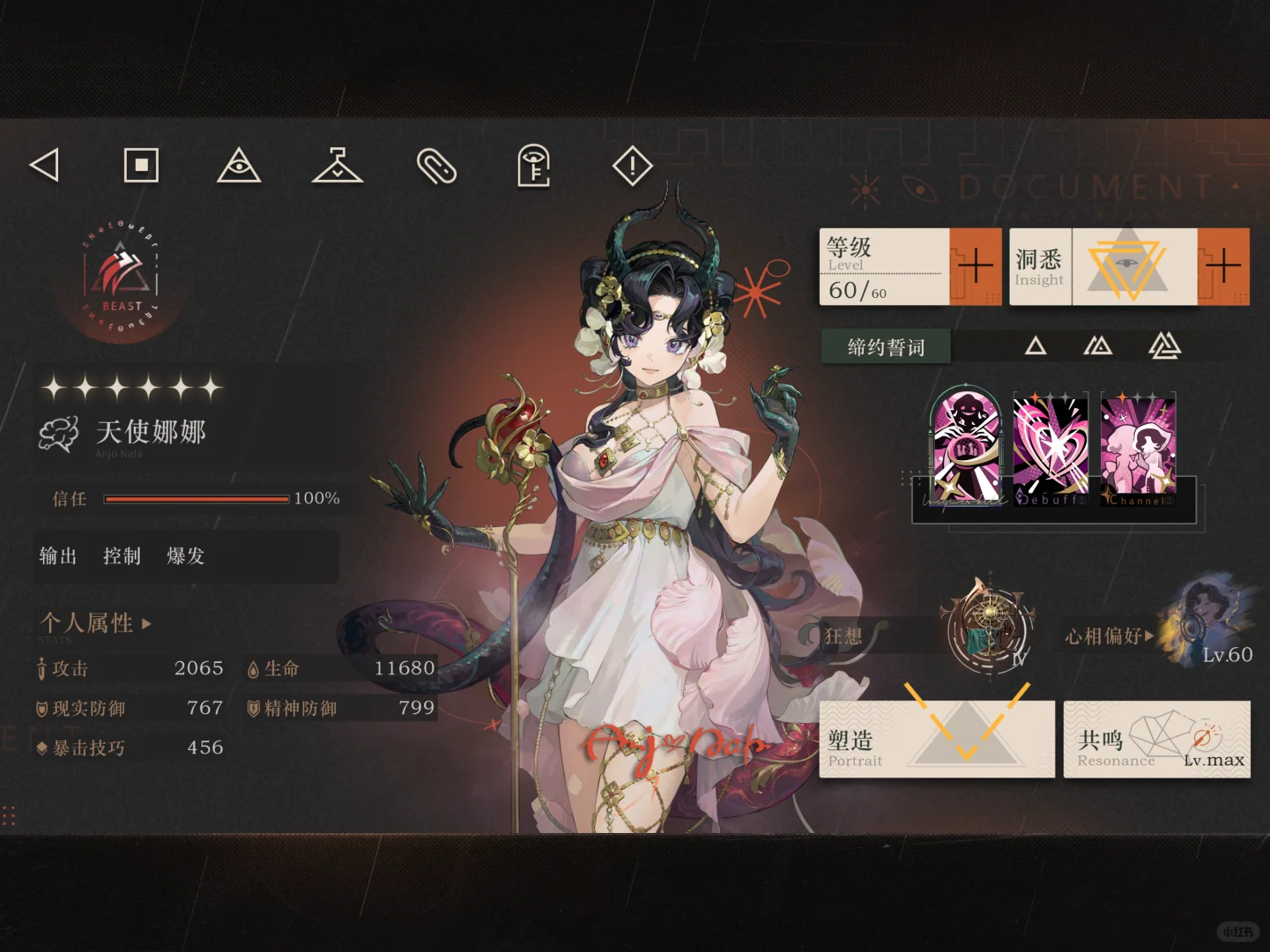Switch to the 爆发 tag
This screenshot has height=952, width=1270.
tap(185, 556)
